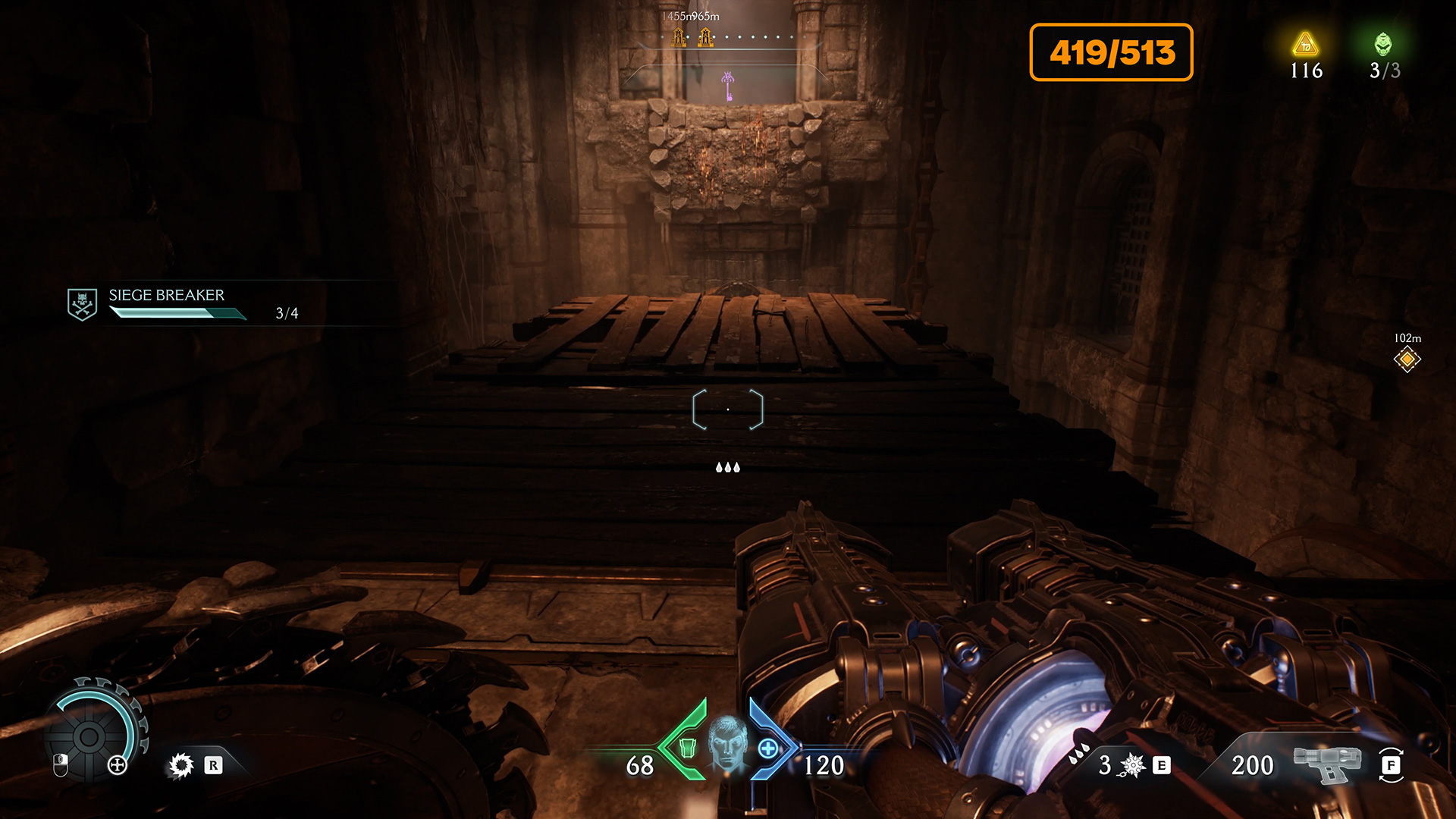Click the purple key marker on compass
Image resolution: width=1456 pixels, height=819 pixels.
(728, 86)
